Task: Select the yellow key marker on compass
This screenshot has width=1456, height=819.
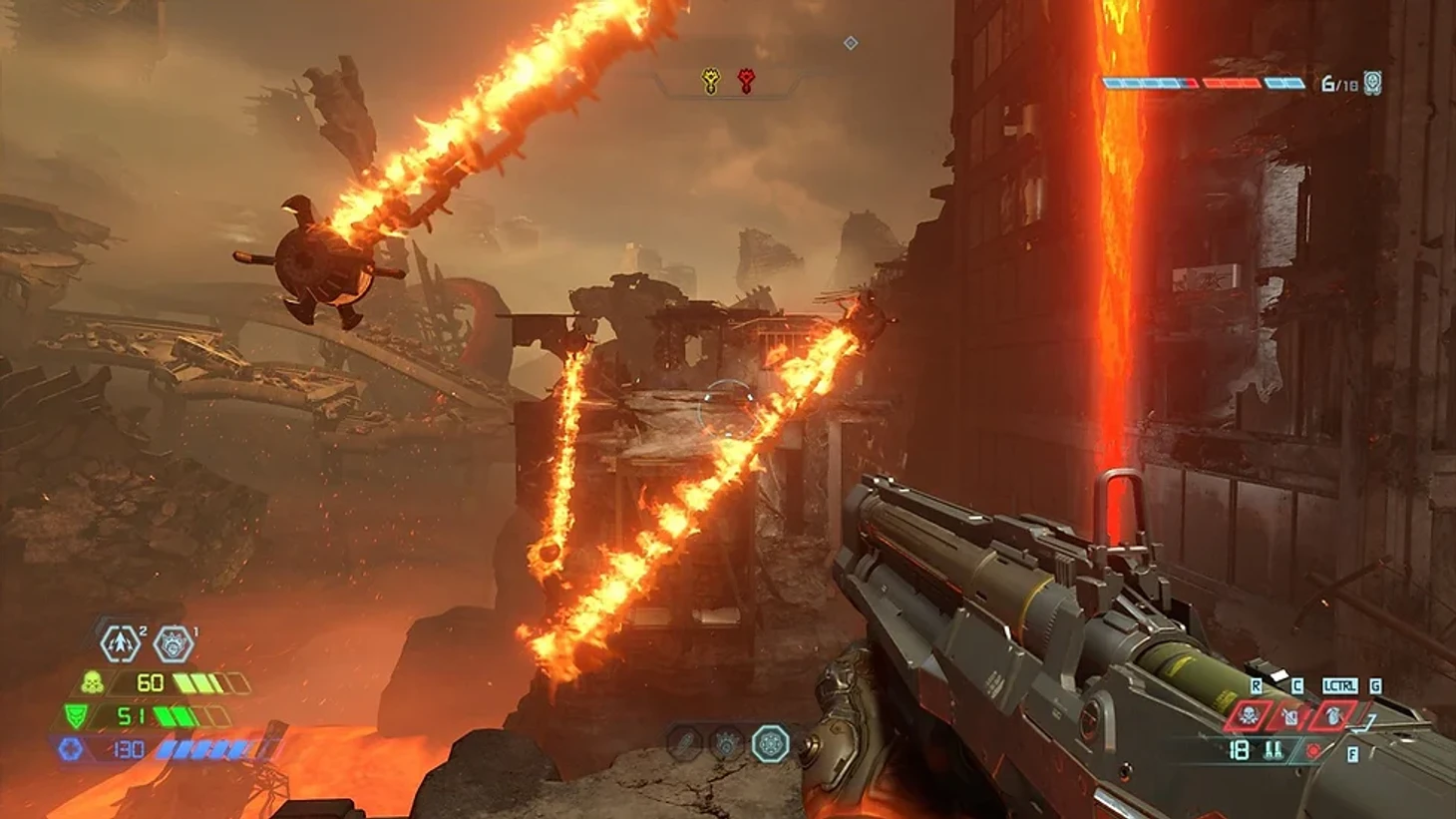Action: pos(710,82)
